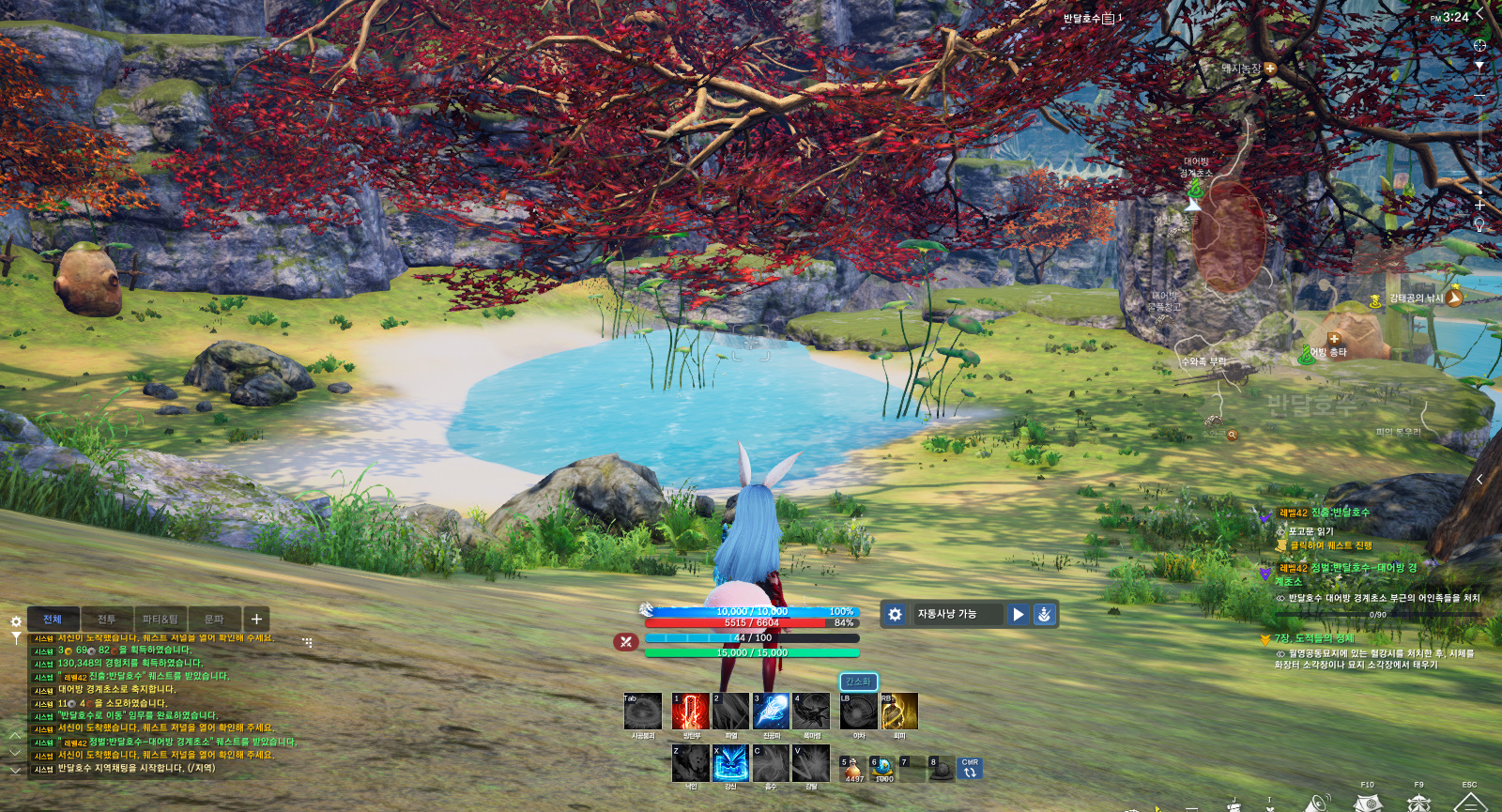This screenshot has width=1502, height=812.
Task: Zoom out the minimap with minus button
Action: pos(1479,96)
